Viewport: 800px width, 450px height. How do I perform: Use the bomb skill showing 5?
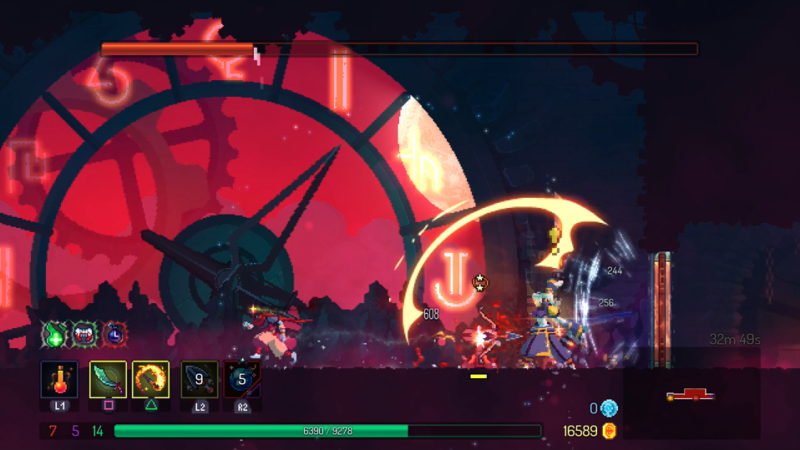tap(241, 380)
